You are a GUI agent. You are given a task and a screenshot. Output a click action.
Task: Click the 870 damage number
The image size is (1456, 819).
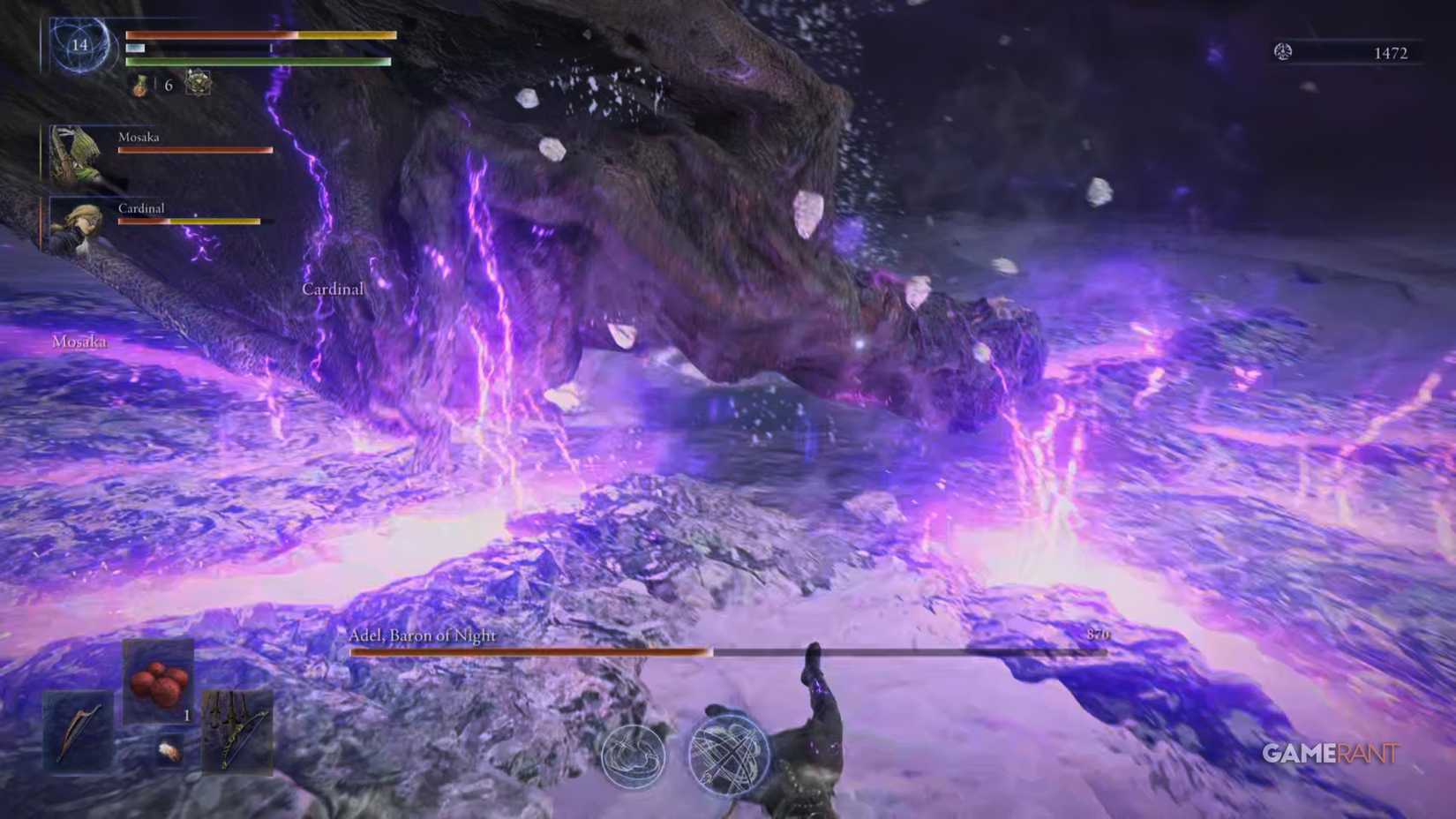[x=1100, y=634]
